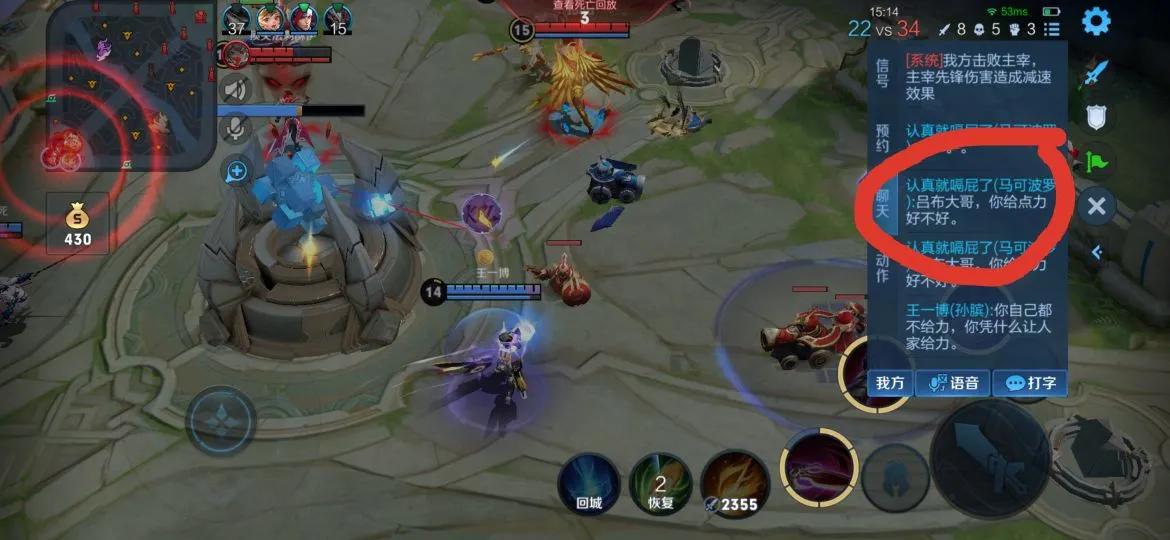Click the minimap
Image resolution: width=1170 pixels, height=540 pixels.
128,85
